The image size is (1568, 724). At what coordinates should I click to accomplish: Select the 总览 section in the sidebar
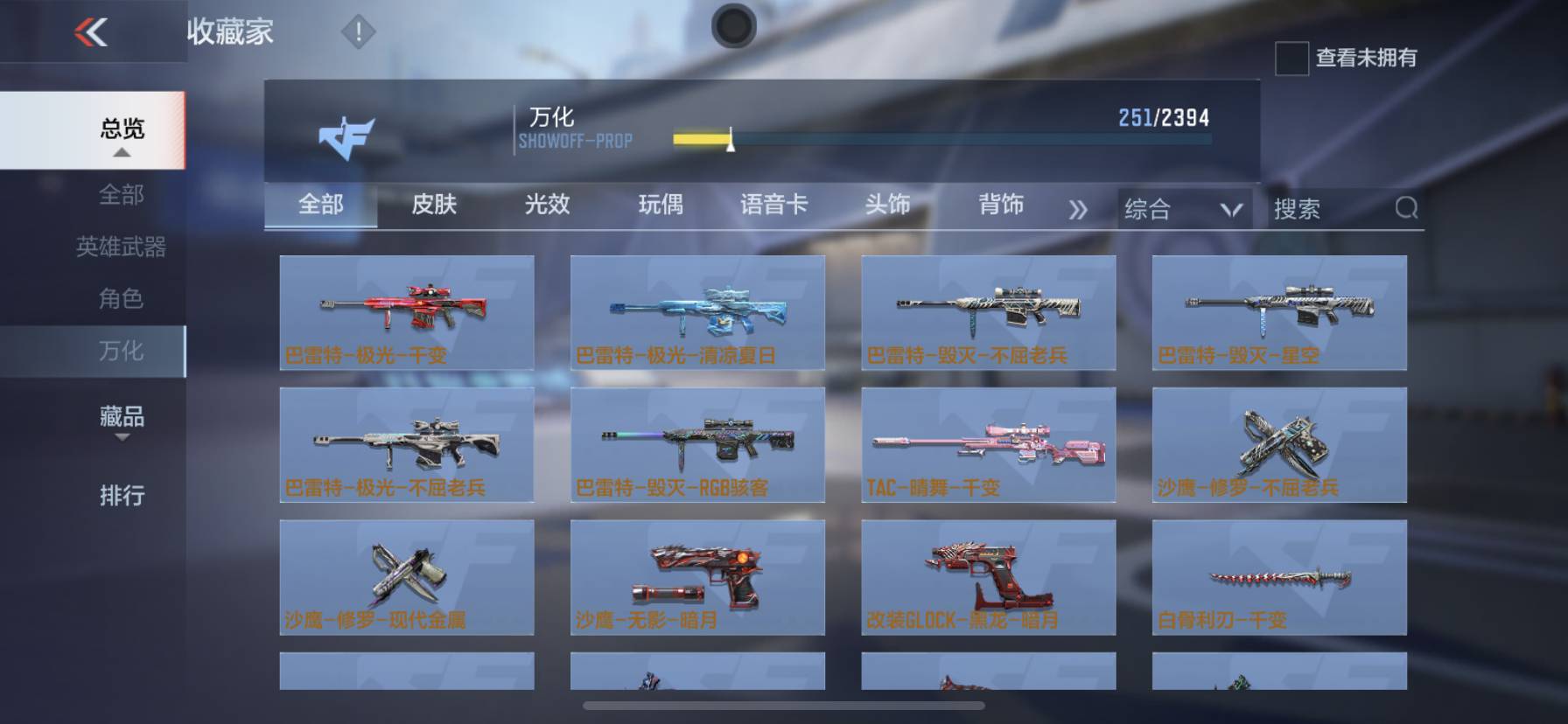tap(121, 129)
